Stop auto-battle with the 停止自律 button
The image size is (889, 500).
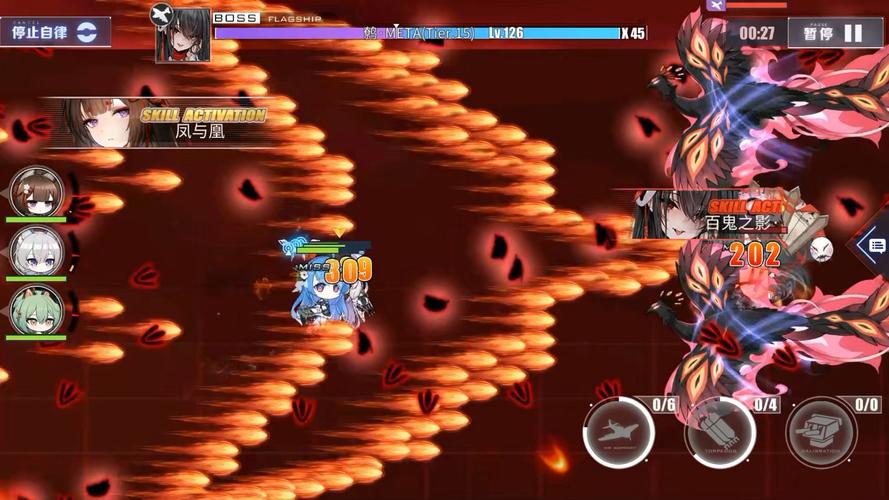coord(54,31)
